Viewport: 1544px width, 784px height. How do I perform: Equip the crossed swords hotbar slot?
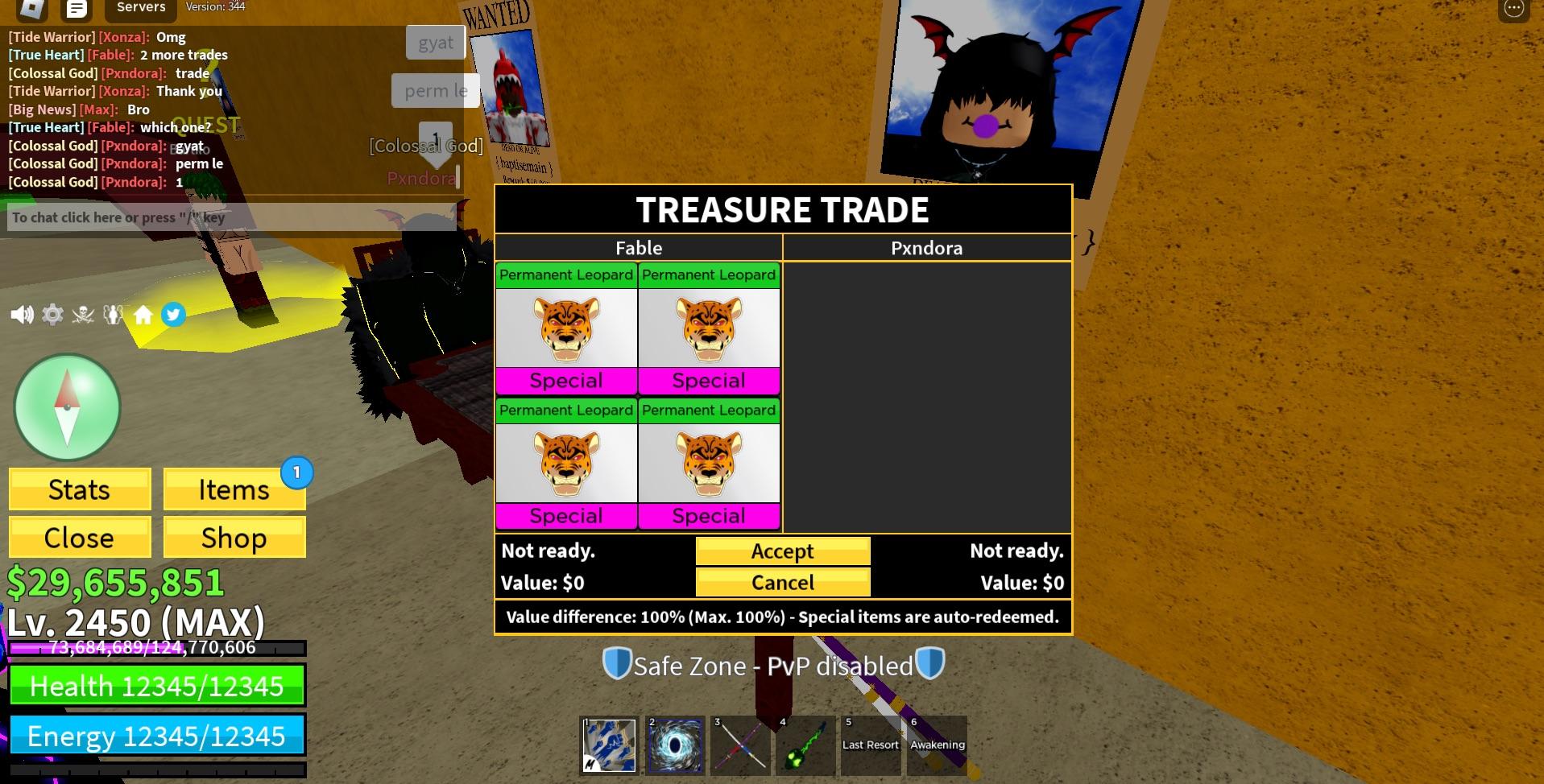tap(740, 745)
